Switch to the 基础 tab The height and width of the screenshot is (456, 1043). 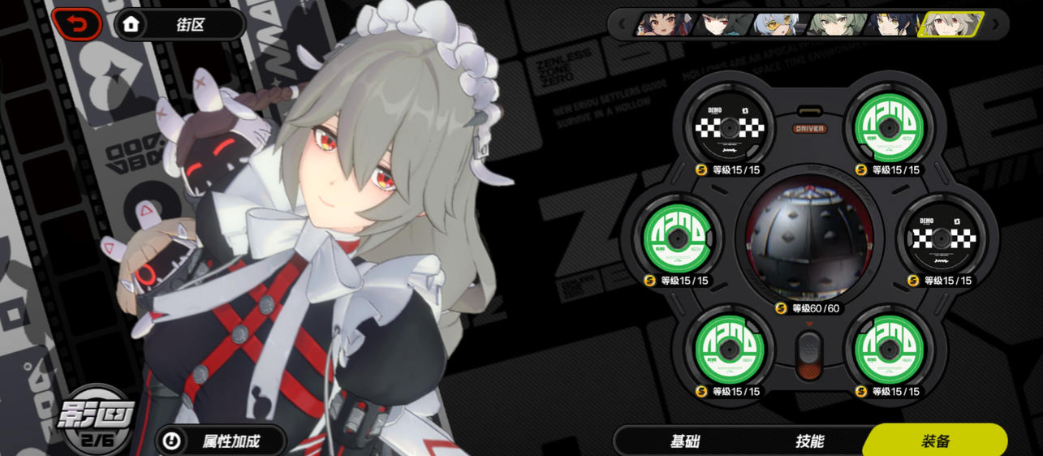tap(687, 440)
